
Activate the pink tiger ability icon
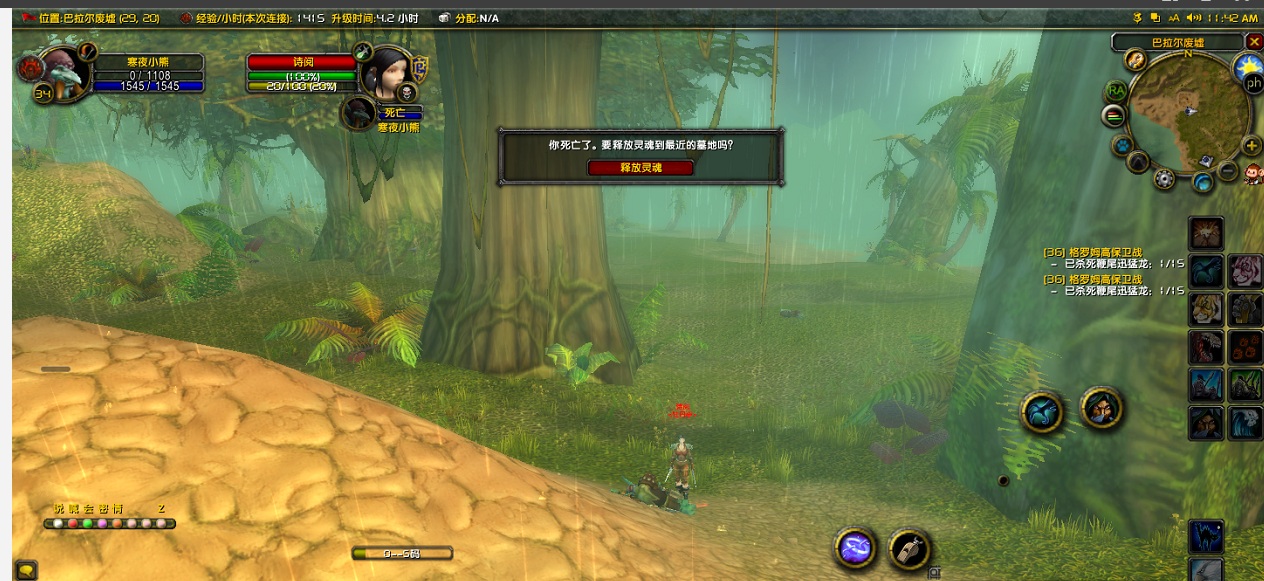(x=1245, y=270)
